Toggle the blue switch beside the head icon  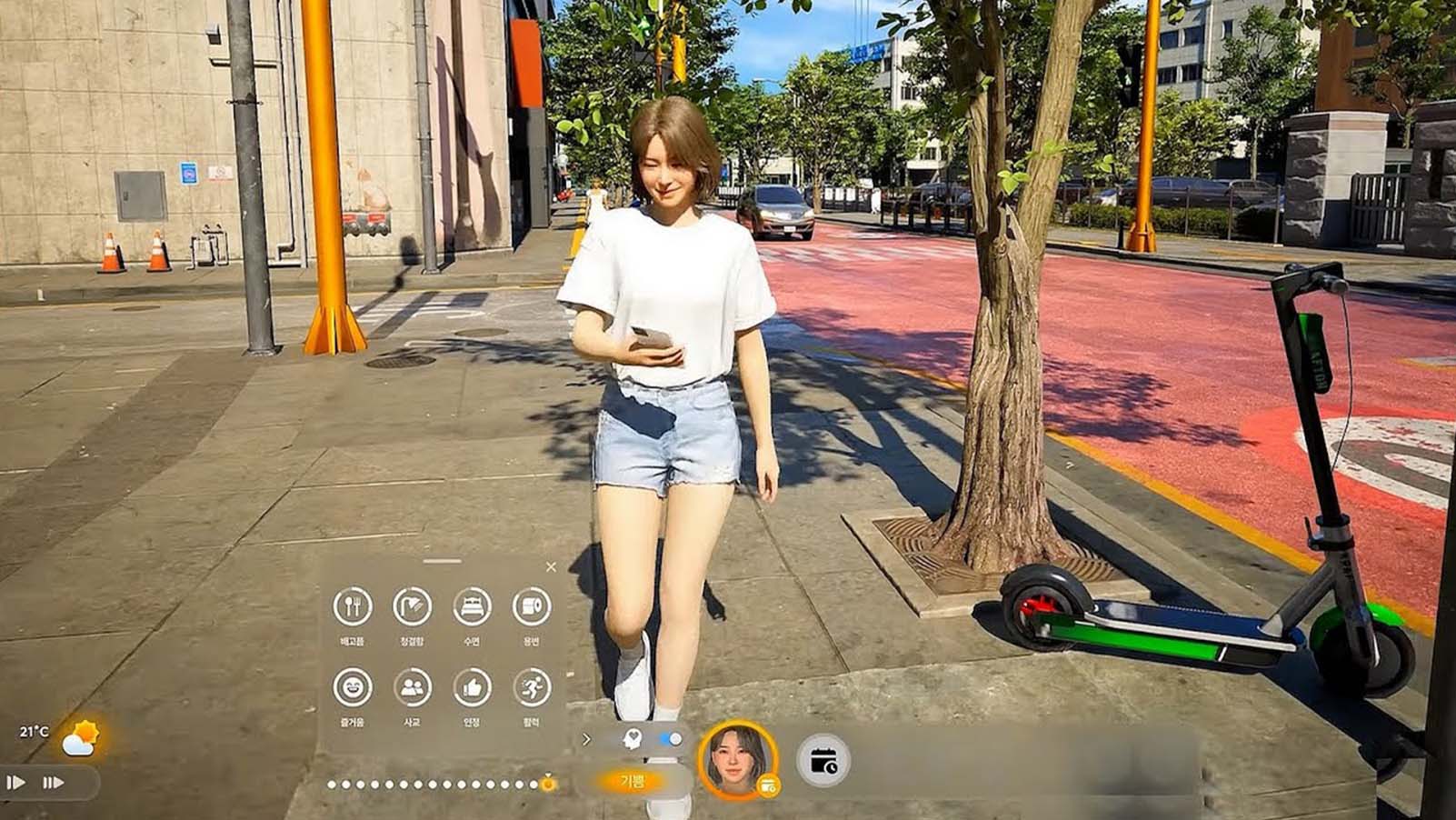click(x=671, y=739)
